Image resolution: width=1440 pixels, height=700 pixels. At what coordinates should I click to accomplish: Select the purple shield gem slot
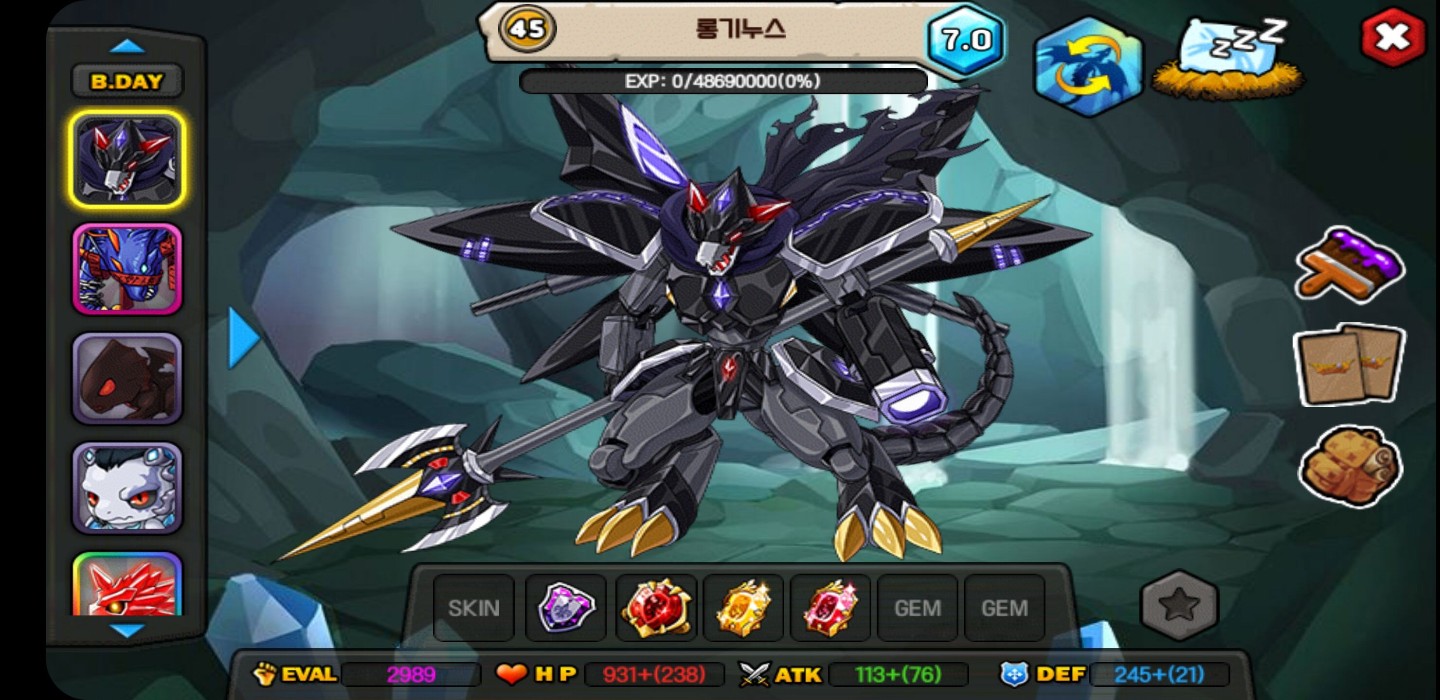(x=566, y=607)
